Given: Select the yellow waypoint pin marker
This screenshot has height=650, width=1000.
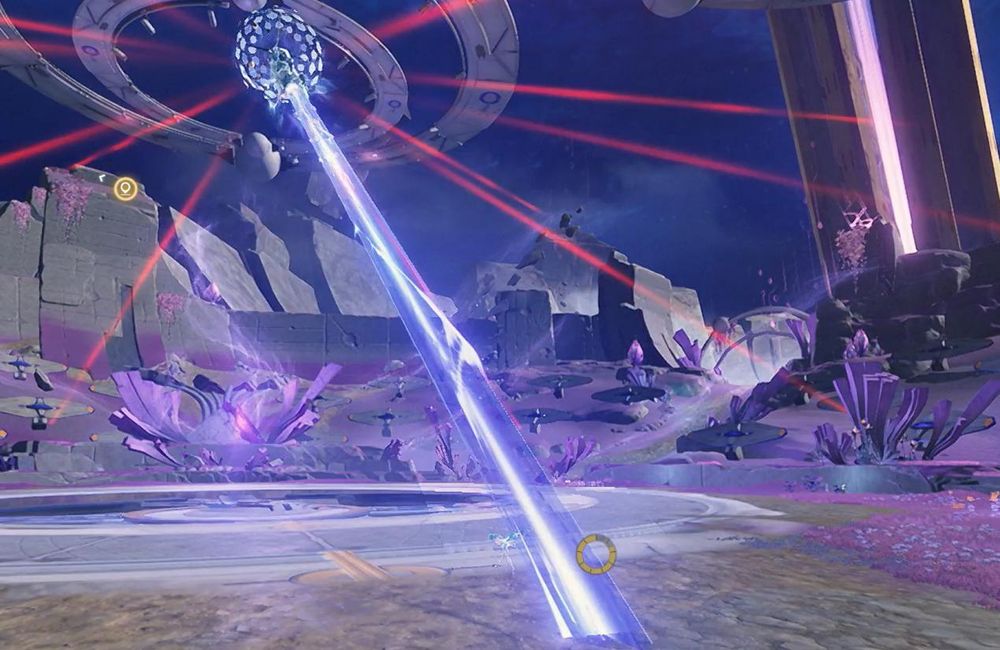Looking at the screenshot, I should pyautogui.click(x=125, y=188).
